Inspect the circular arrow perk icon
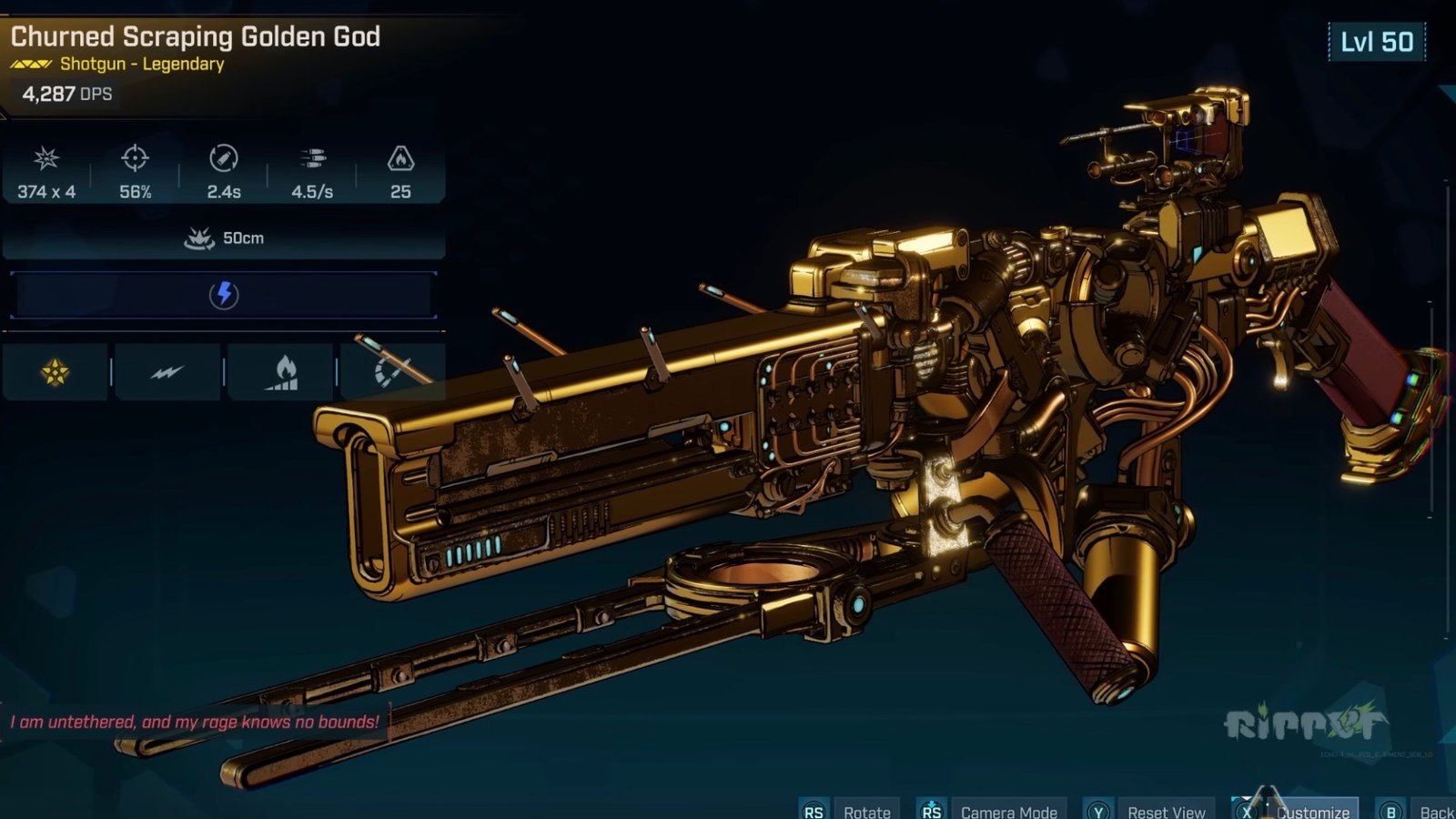The image size is (1456, 819). click(x=391, y=372)
